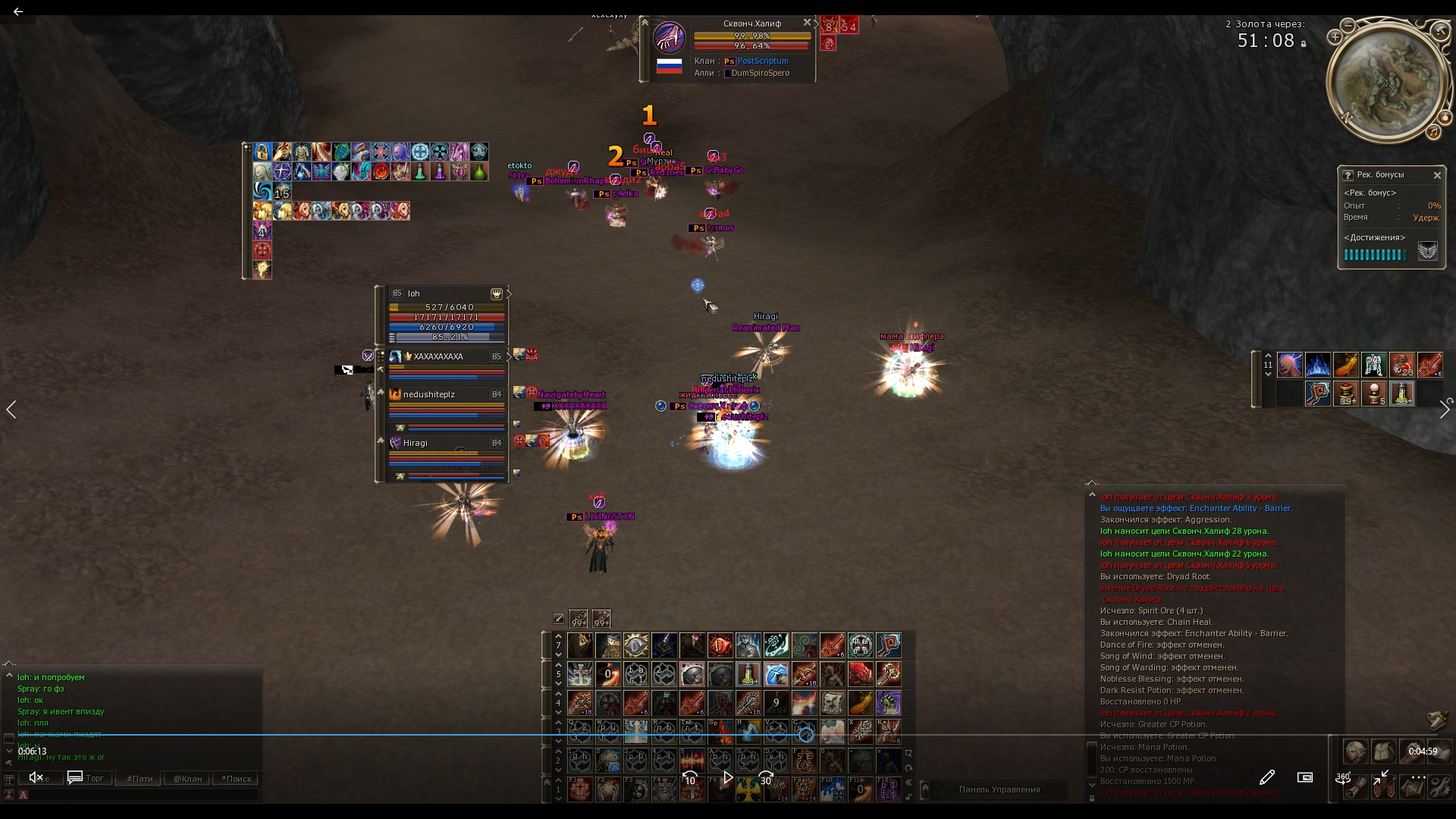Go back with the top-left arrow

pos(18,11)
